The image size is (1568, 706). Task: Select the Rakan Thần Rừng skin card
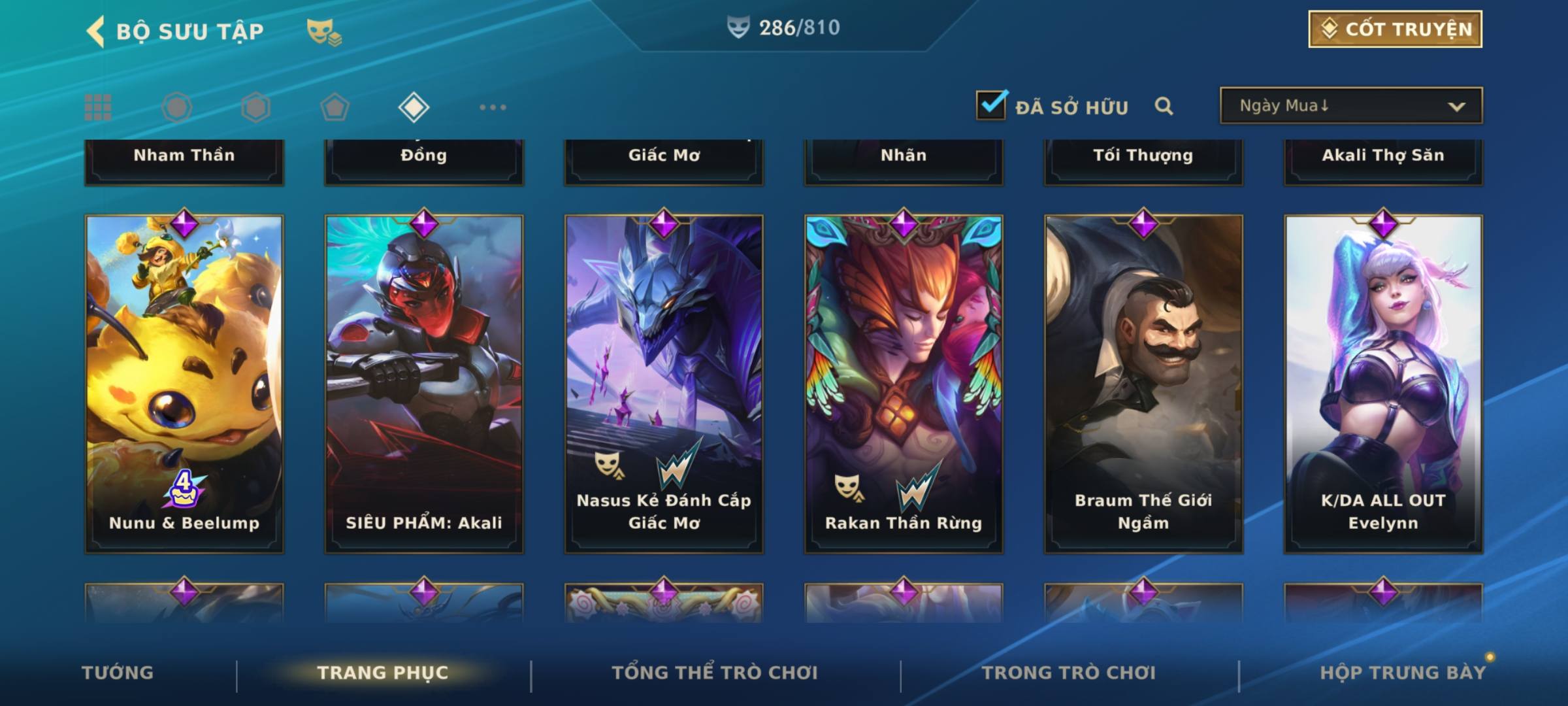(904, 384)
